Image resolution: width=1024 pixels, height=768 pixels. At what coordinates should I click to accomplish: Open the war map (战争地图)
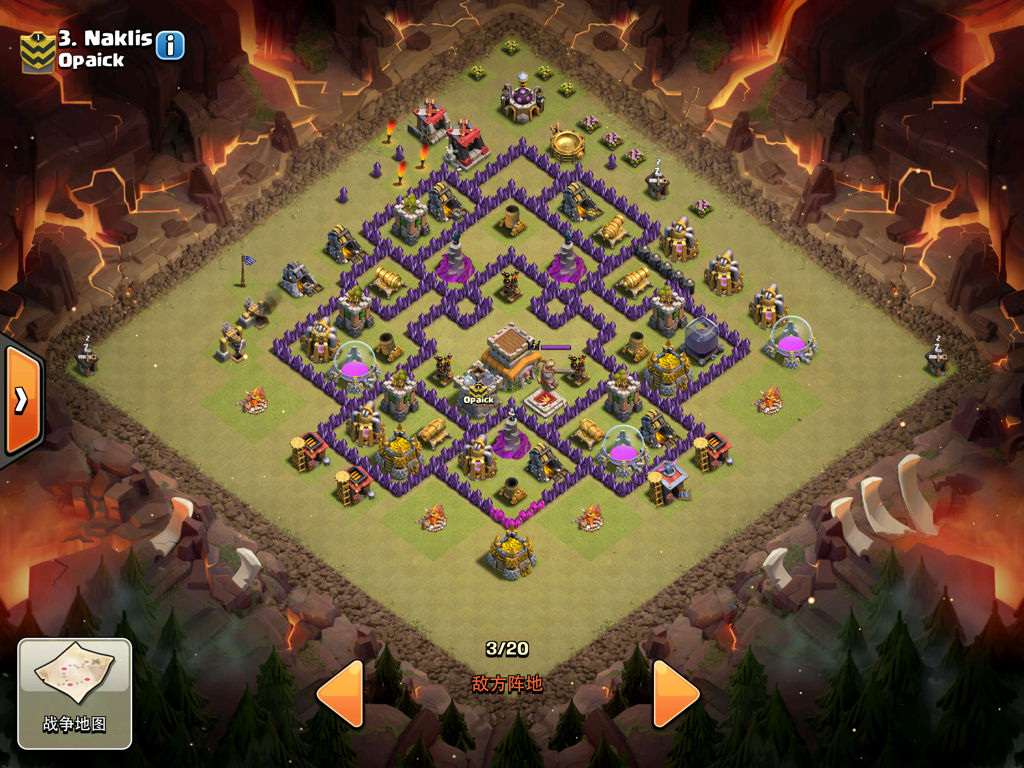[x=74, y=692]
